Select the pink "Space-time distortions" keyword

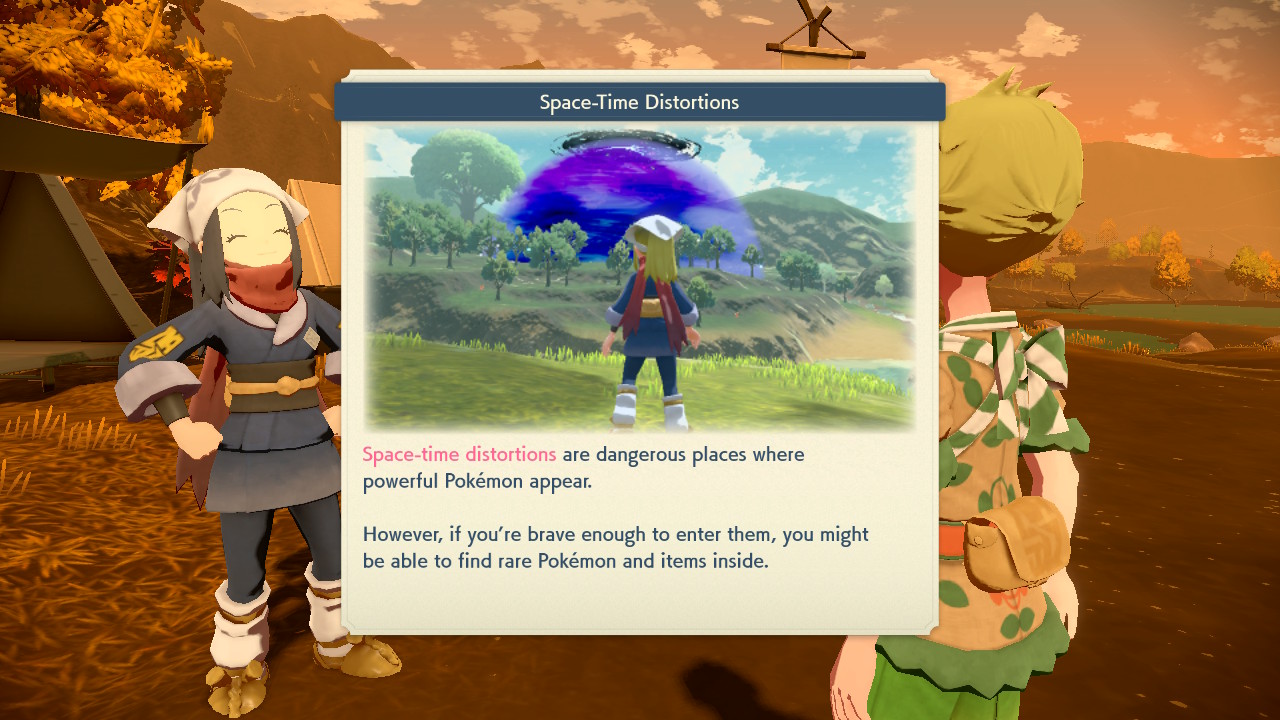pyautogui.click(x=459, y=454)
